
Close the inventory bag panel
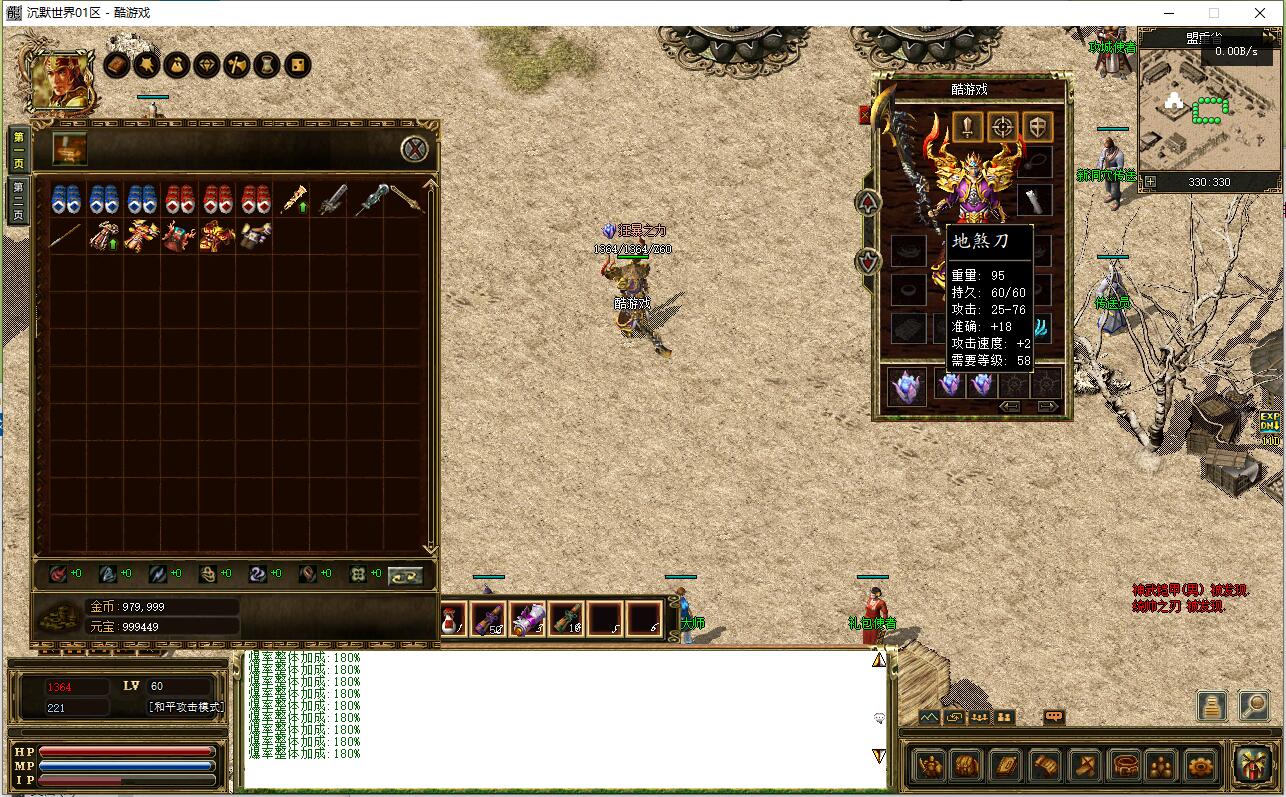[x=415, y=150]
